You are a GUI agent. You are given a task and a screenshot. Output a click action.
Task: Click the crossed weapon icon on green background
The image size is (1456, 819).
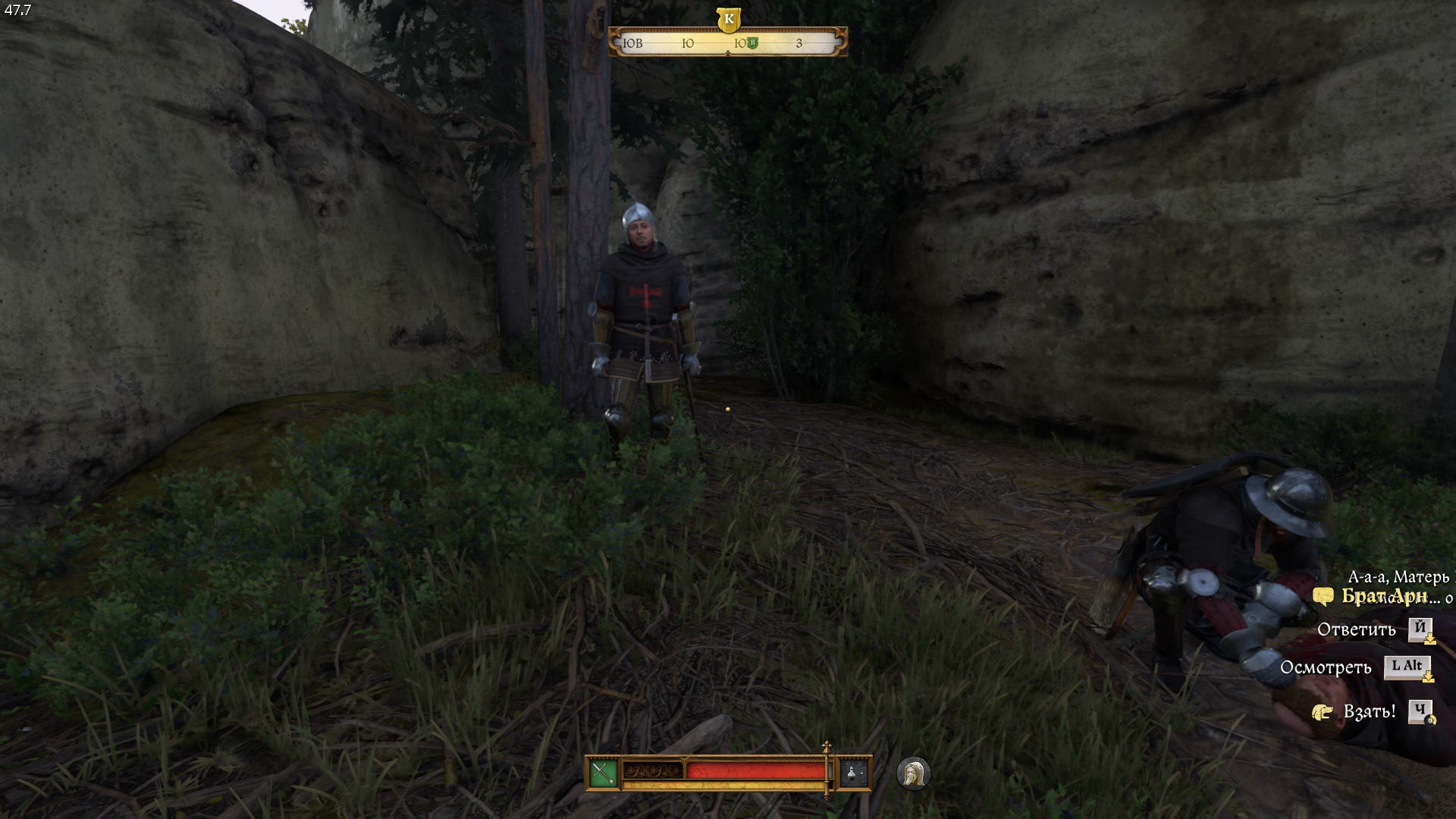tap(603, 773)
